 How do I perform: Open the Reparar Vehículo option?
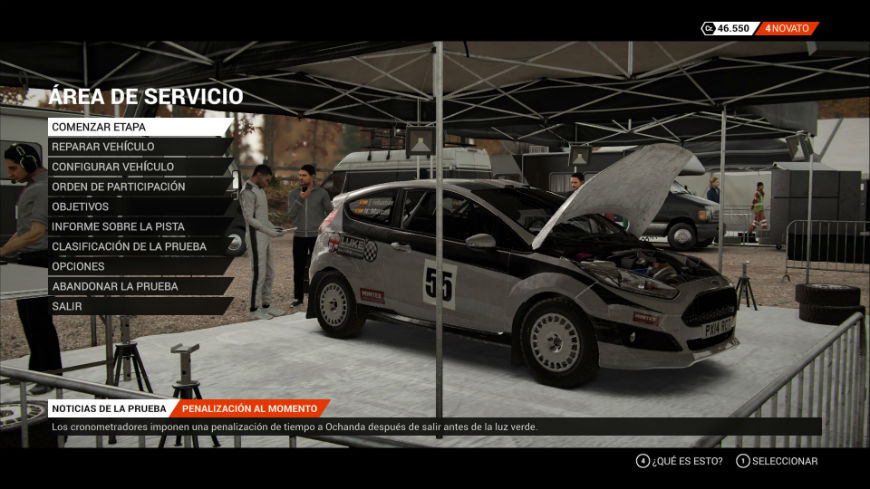(x=138, y=147)
